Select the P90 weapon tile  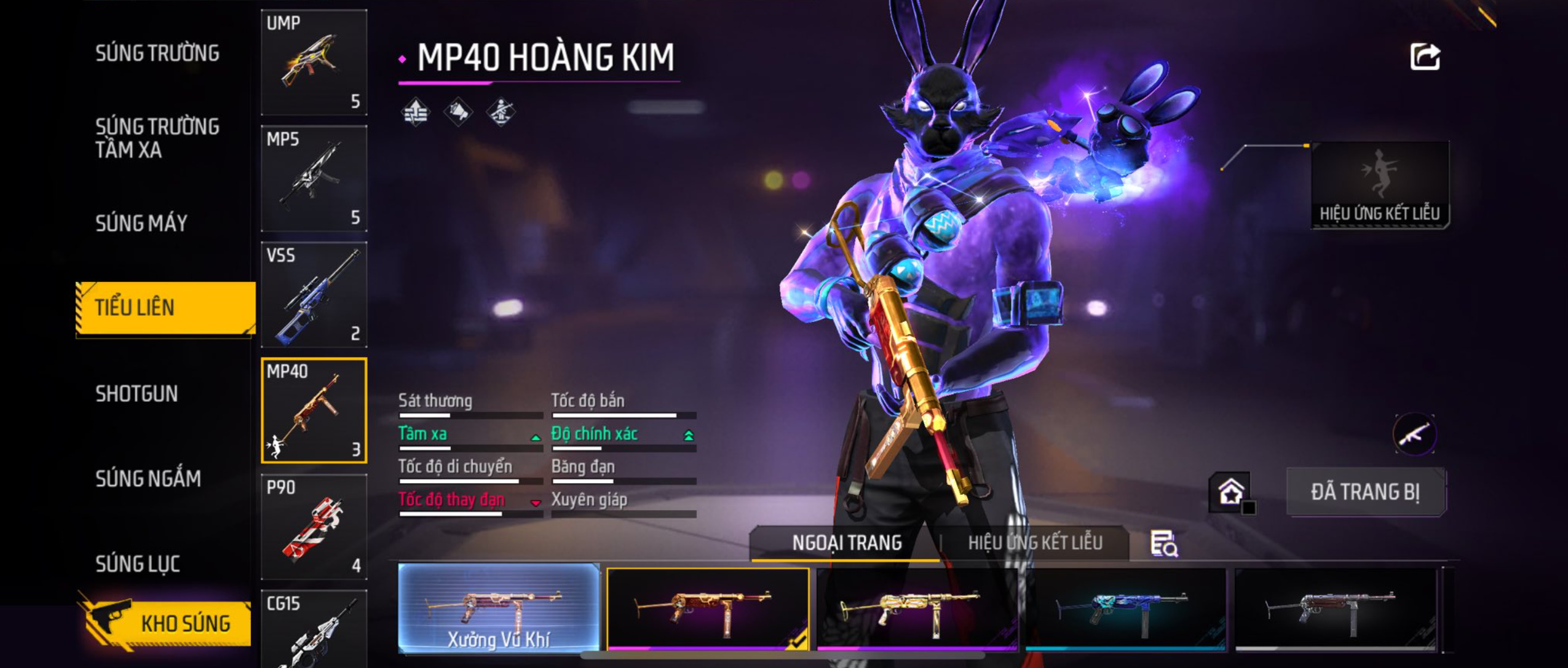coord(314,527)
